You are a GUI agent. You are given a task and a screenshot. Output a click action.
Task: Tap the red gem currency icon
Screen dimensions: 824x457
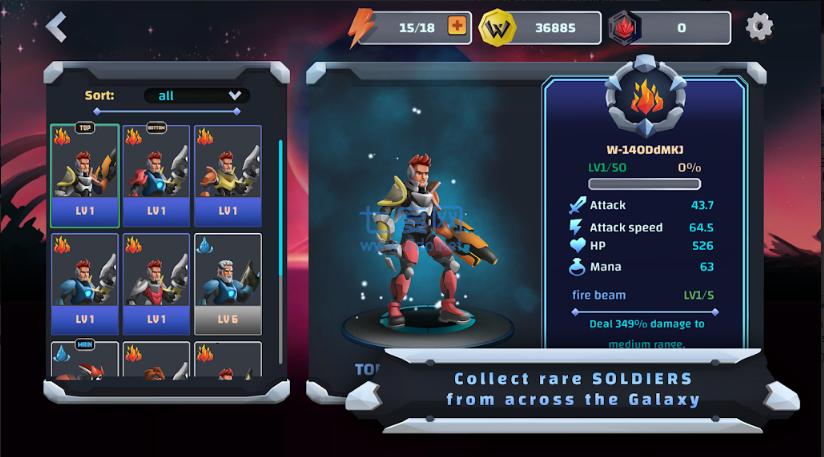(x=624, y=28)
